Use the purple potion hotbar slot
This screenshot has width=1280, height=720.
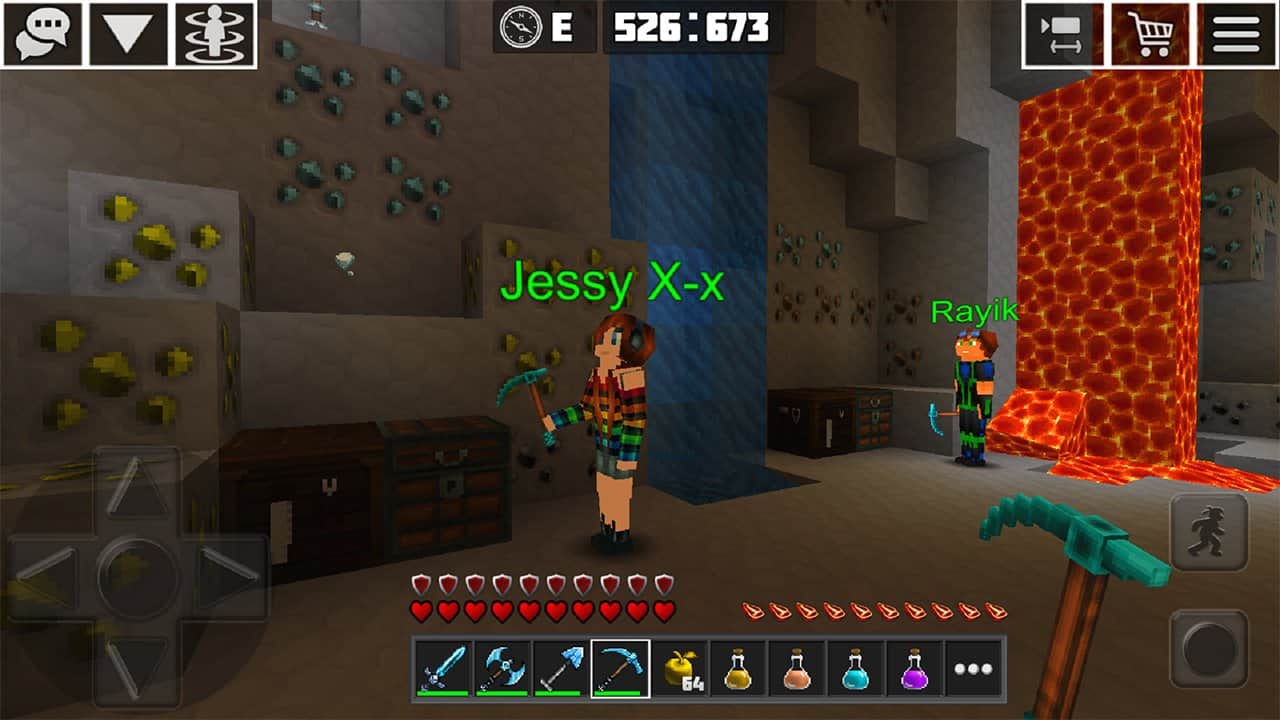pos(916,668)
